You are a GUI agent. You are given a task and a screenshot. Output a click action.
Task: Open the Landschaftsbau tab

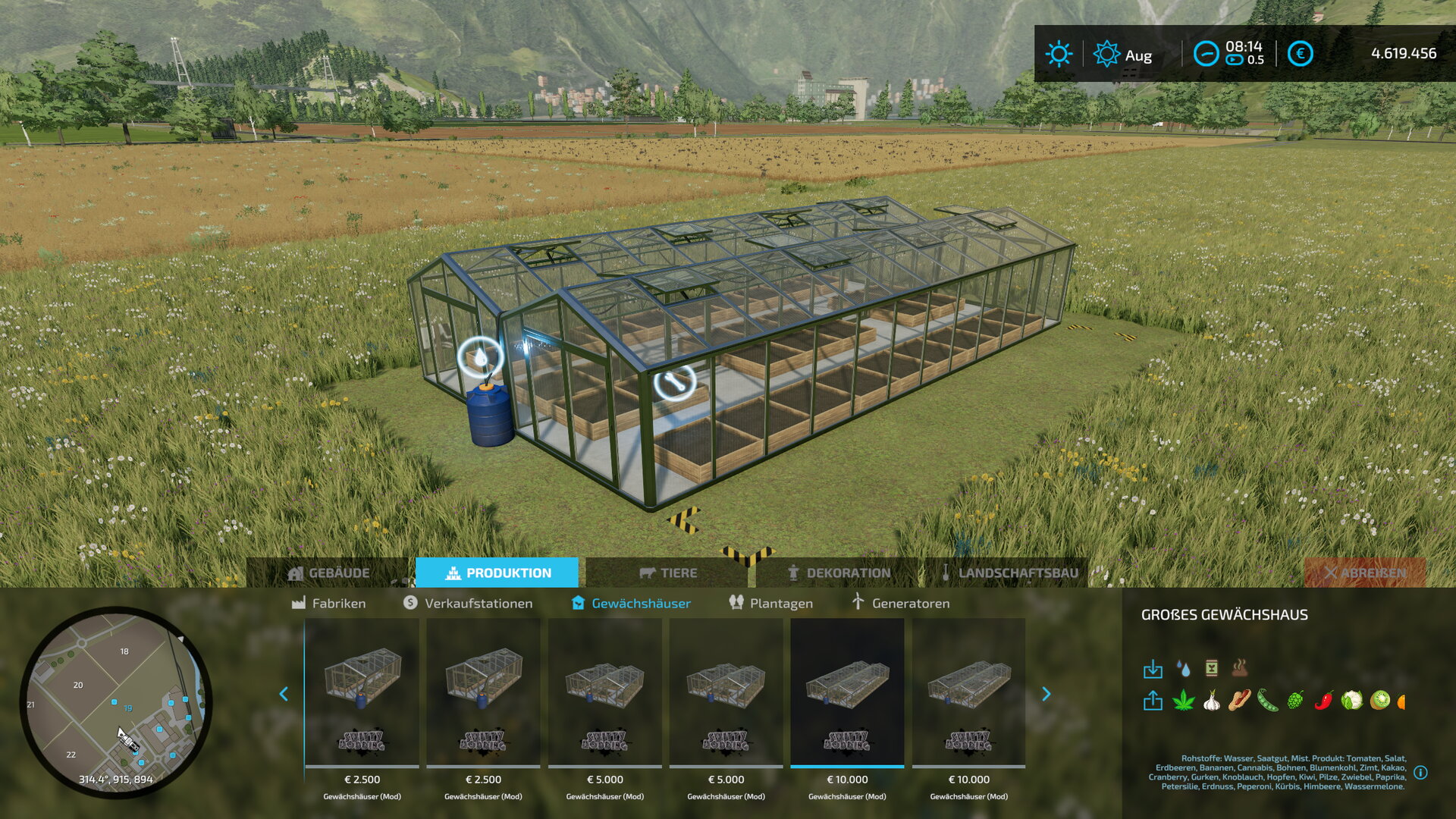(x=1009, y=573)
